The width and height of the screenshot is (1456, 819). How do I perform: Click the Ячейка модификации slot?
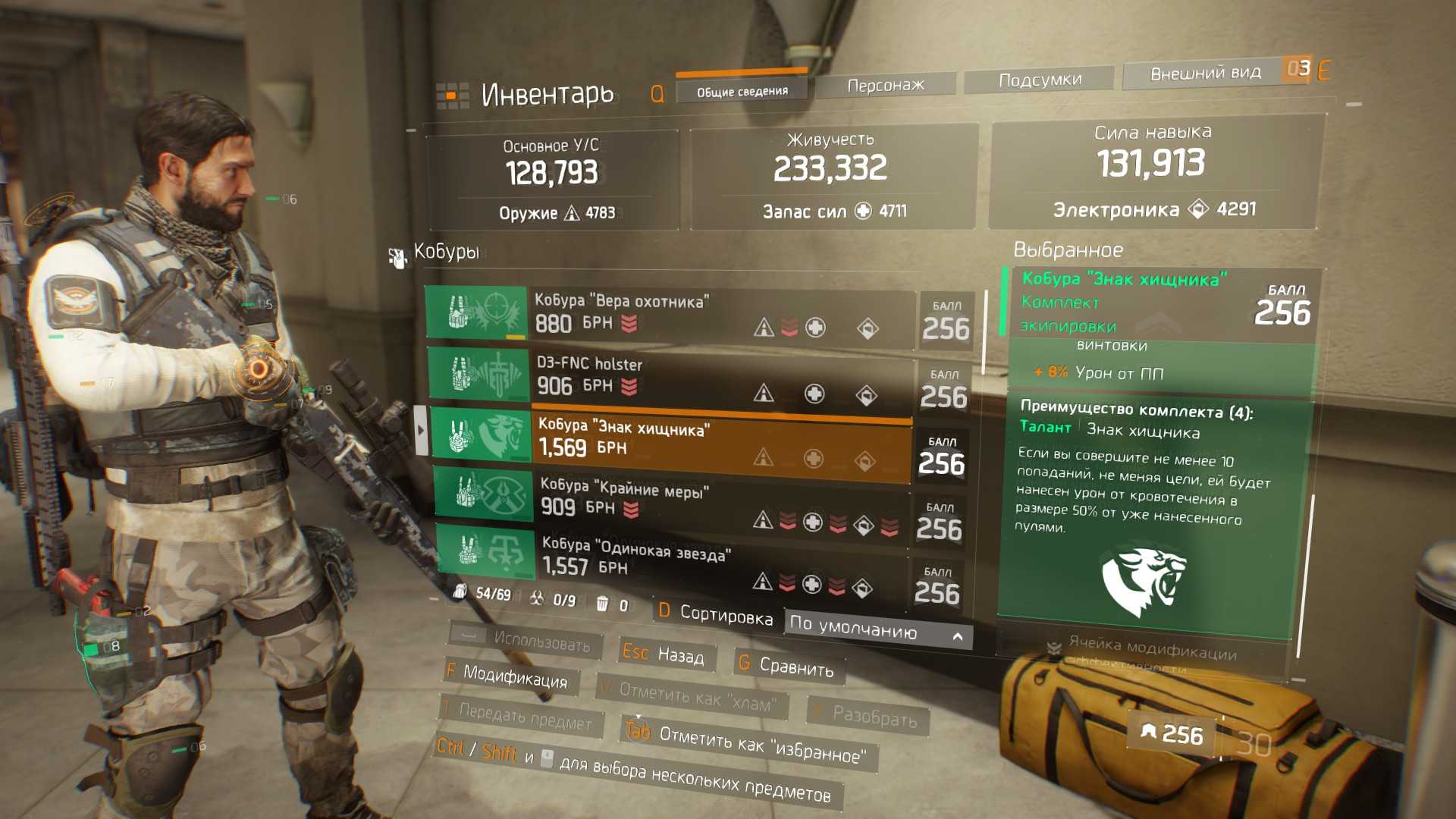tap(1144, 649)
